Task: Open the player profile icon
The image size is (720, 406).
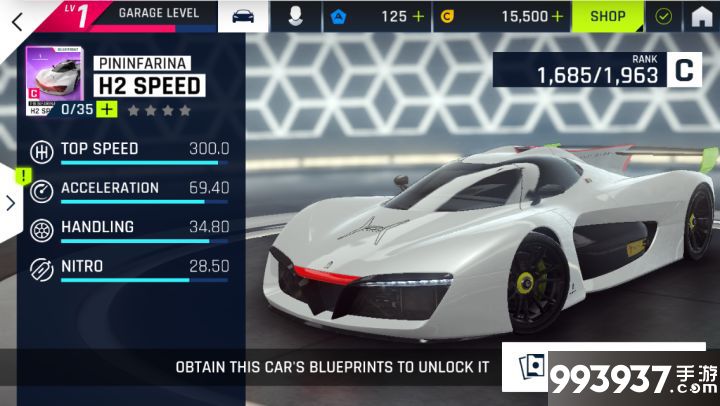Action: coord(296,16)
